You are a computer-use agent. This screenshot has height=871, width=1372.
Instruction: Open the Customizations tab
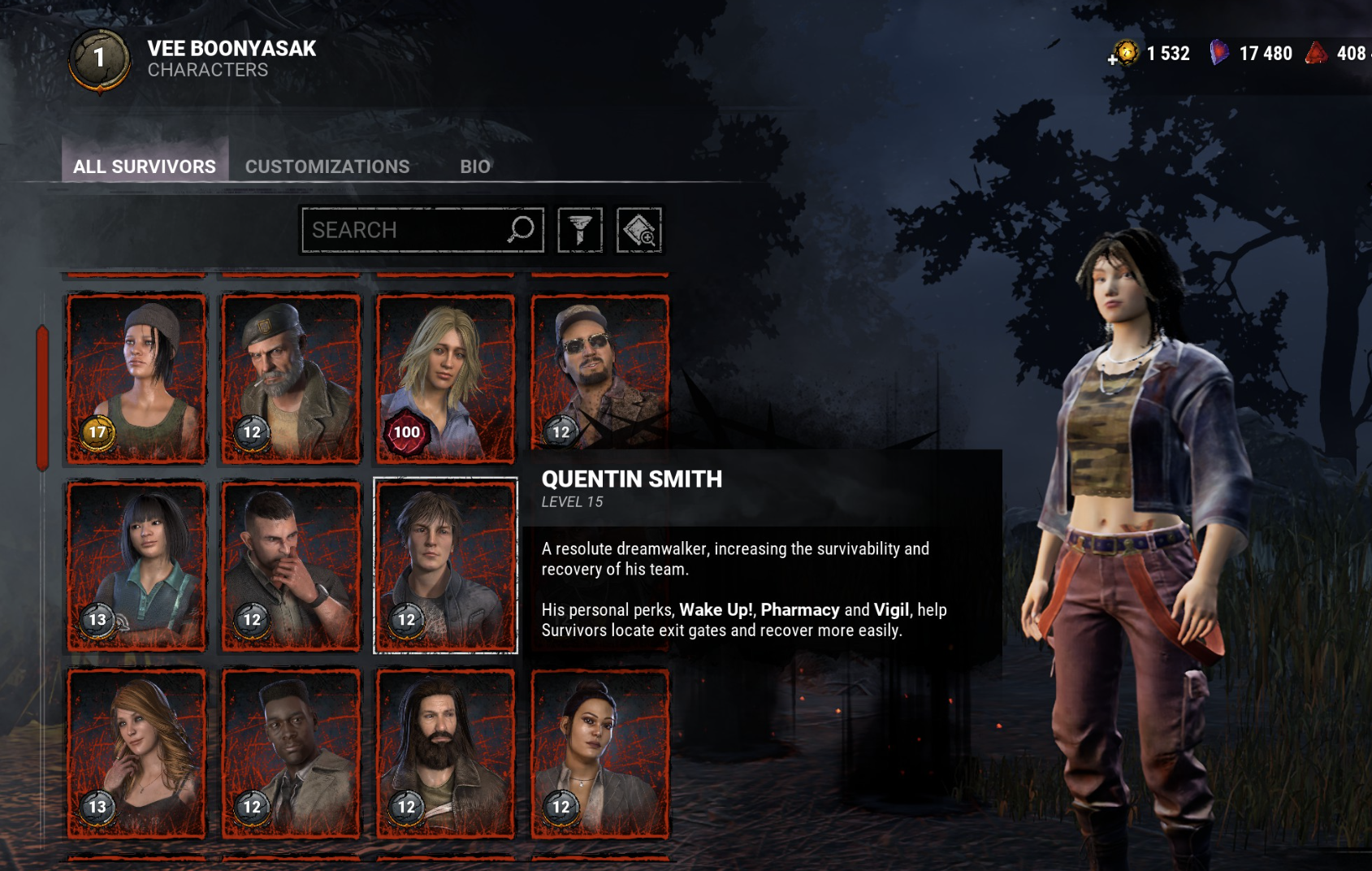point(327,166)
